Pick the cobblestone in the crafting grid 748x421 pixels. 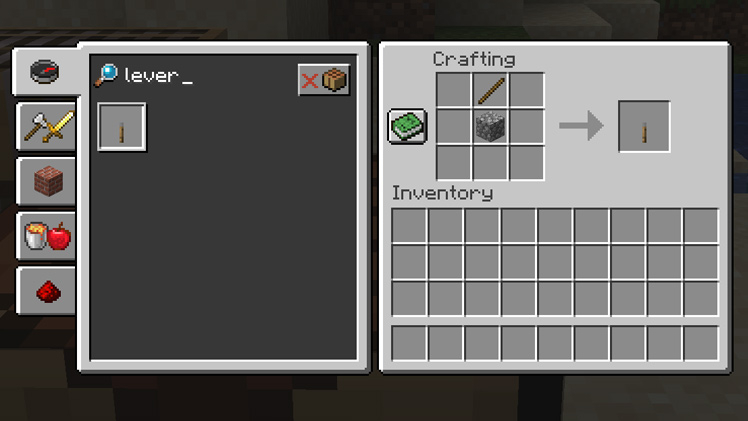pyautogui.click(x=490, y=126)
